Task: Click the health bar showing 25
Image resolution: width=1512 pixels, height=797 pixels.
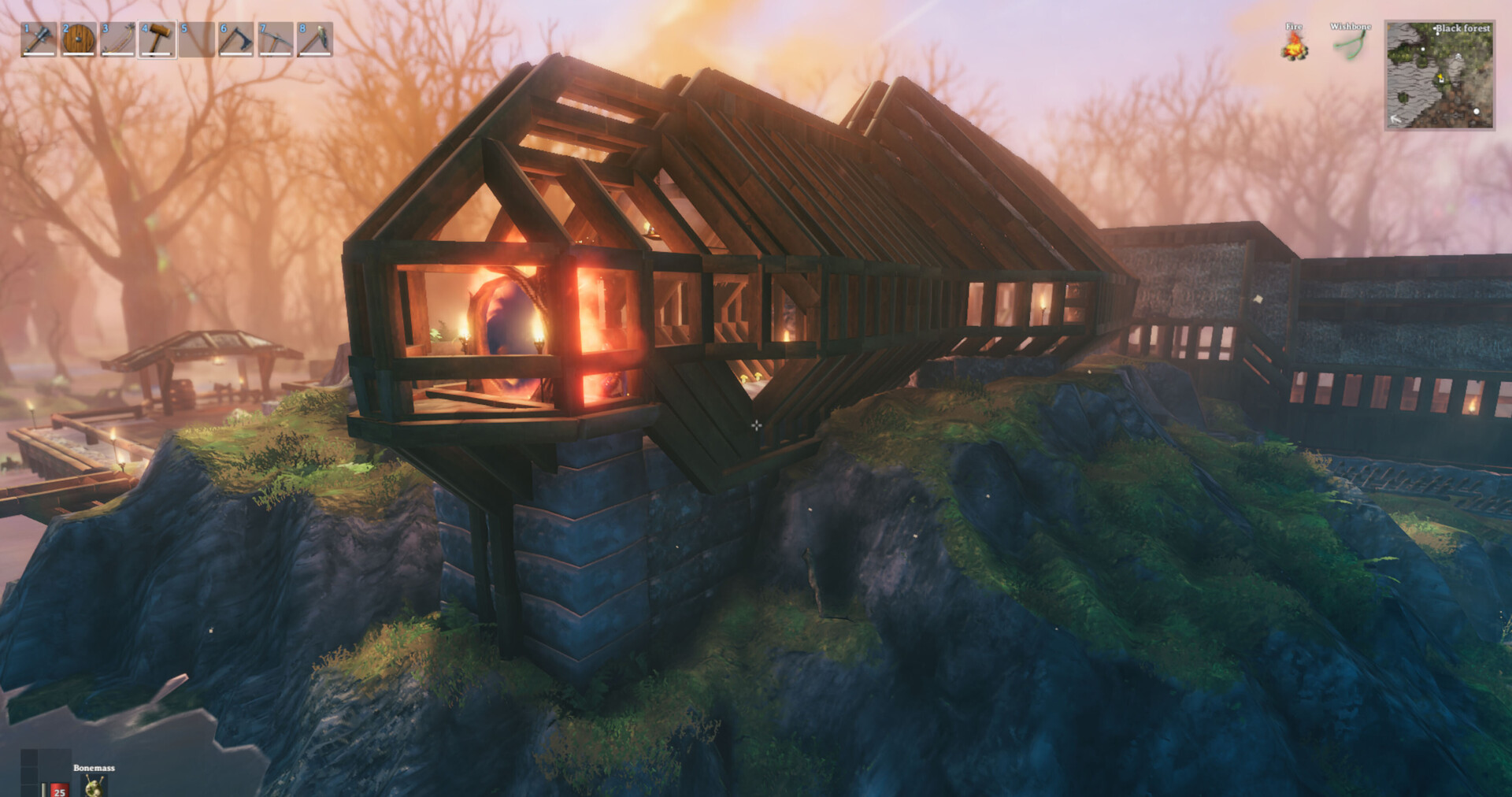Action: click(58, 791)
